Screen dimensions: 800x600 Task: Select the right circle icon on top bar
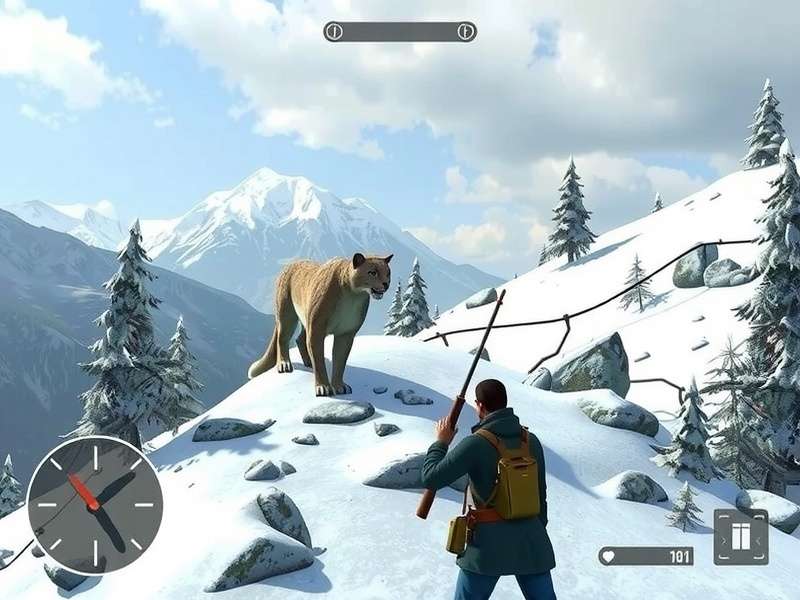tap(465, 32)
